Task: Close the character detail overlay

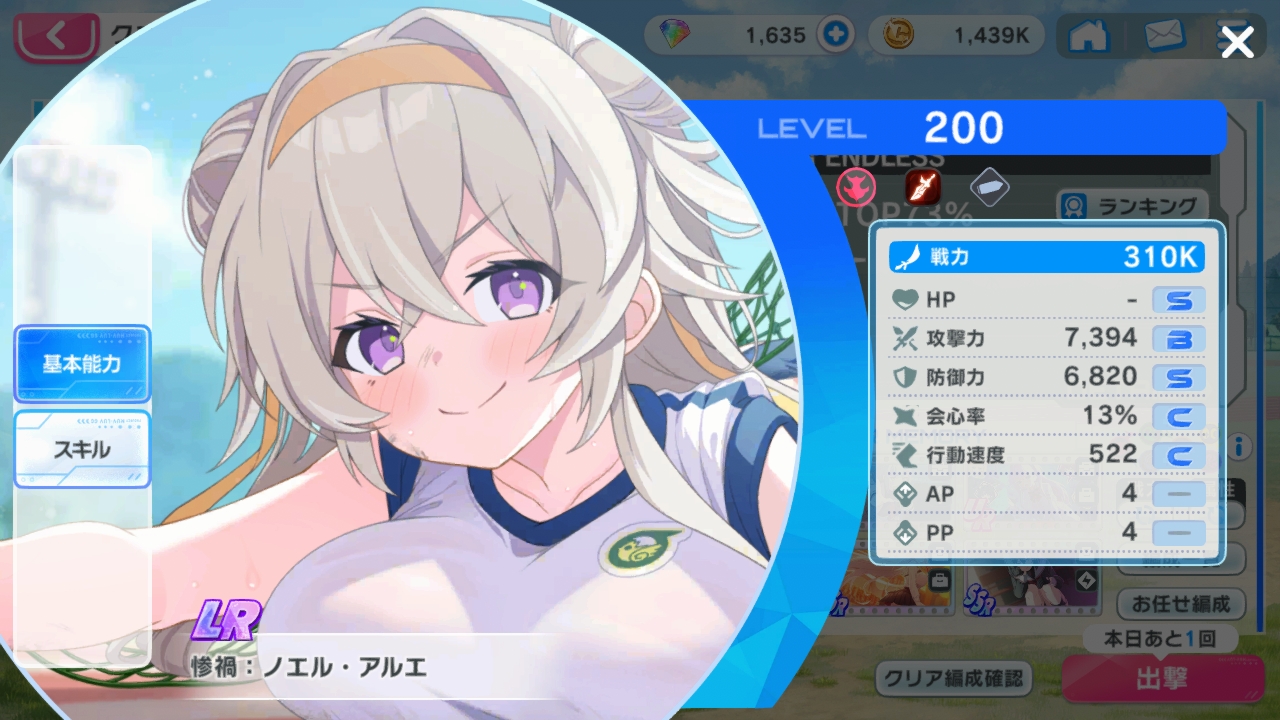Action: (x=1238, y=42)
